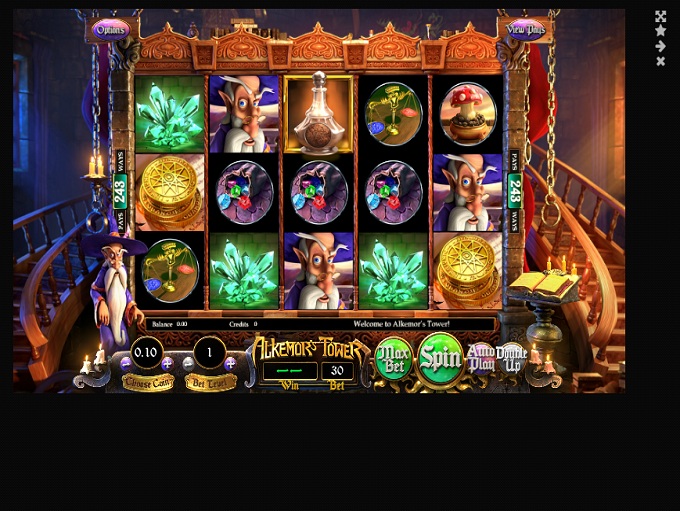Place the maximum bet with Max Bet

point(394,359)
